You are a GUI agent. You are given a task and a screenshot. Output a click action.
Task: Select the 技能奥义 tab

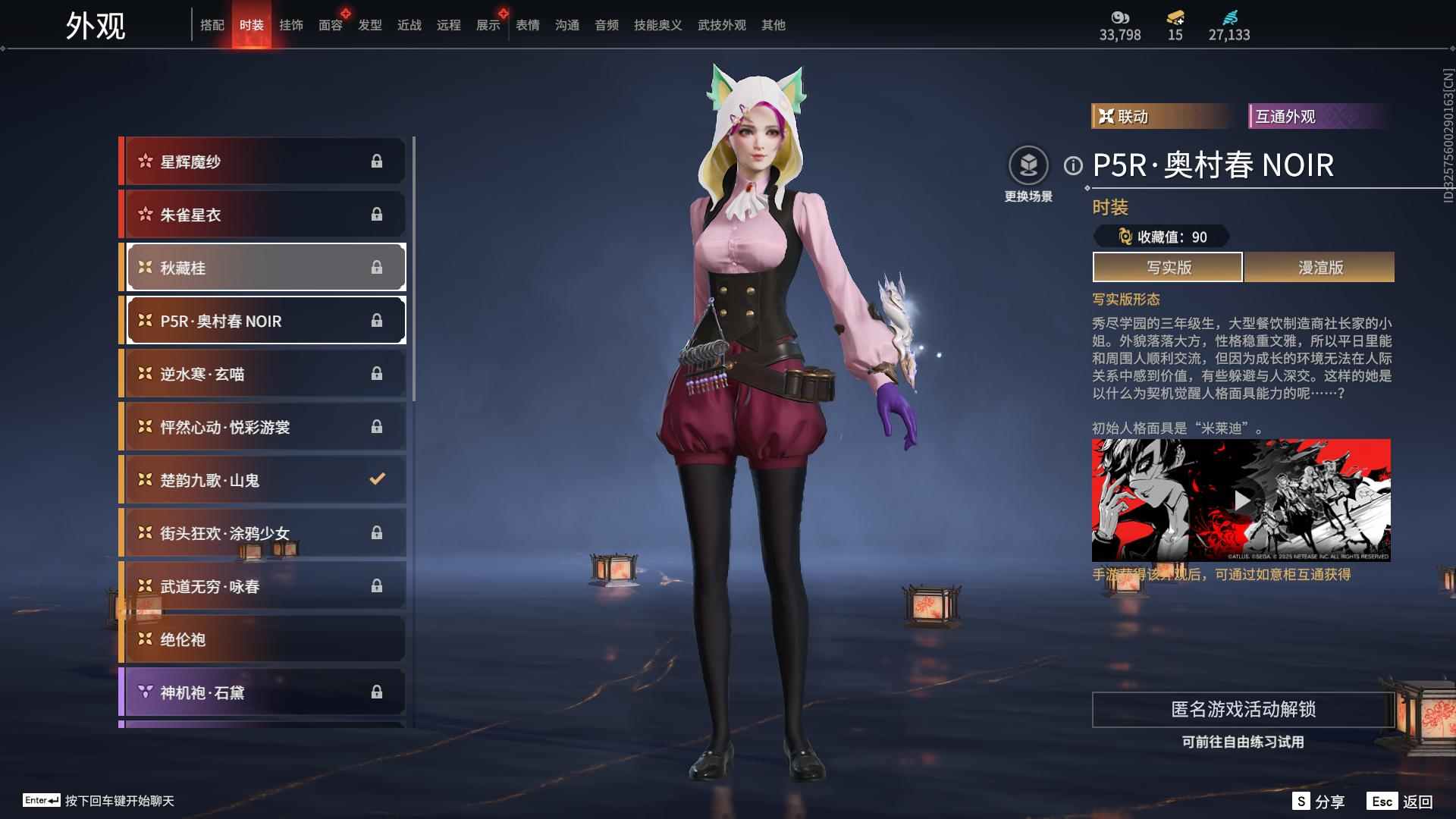657,25
